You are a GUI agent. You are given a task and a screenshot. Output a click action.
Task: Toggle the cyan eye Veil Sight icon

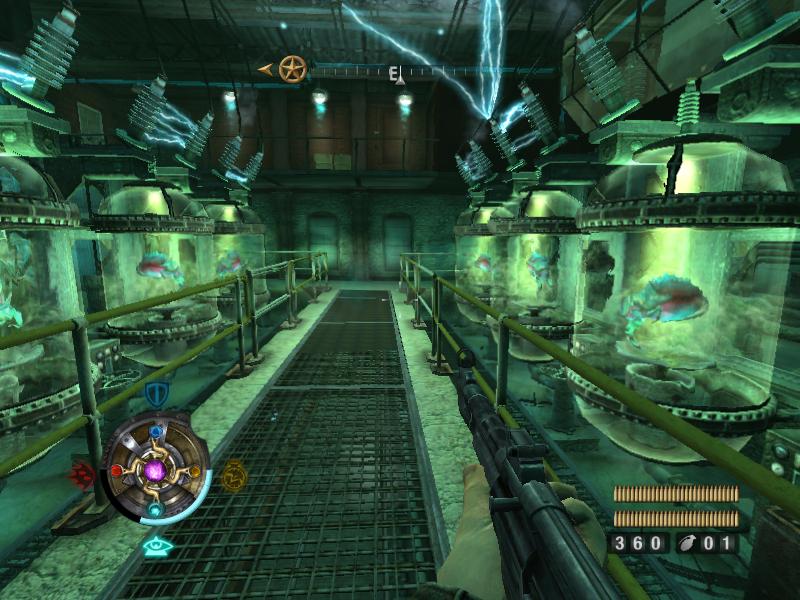156,546
